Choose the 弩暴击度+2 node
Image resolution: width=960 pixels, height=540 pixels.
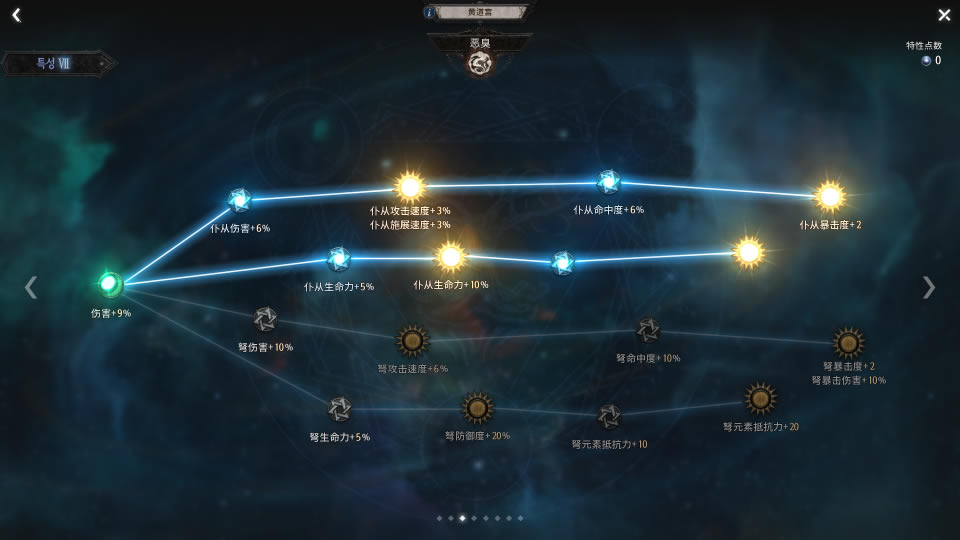pyautogui.click(x=848, y=343)
